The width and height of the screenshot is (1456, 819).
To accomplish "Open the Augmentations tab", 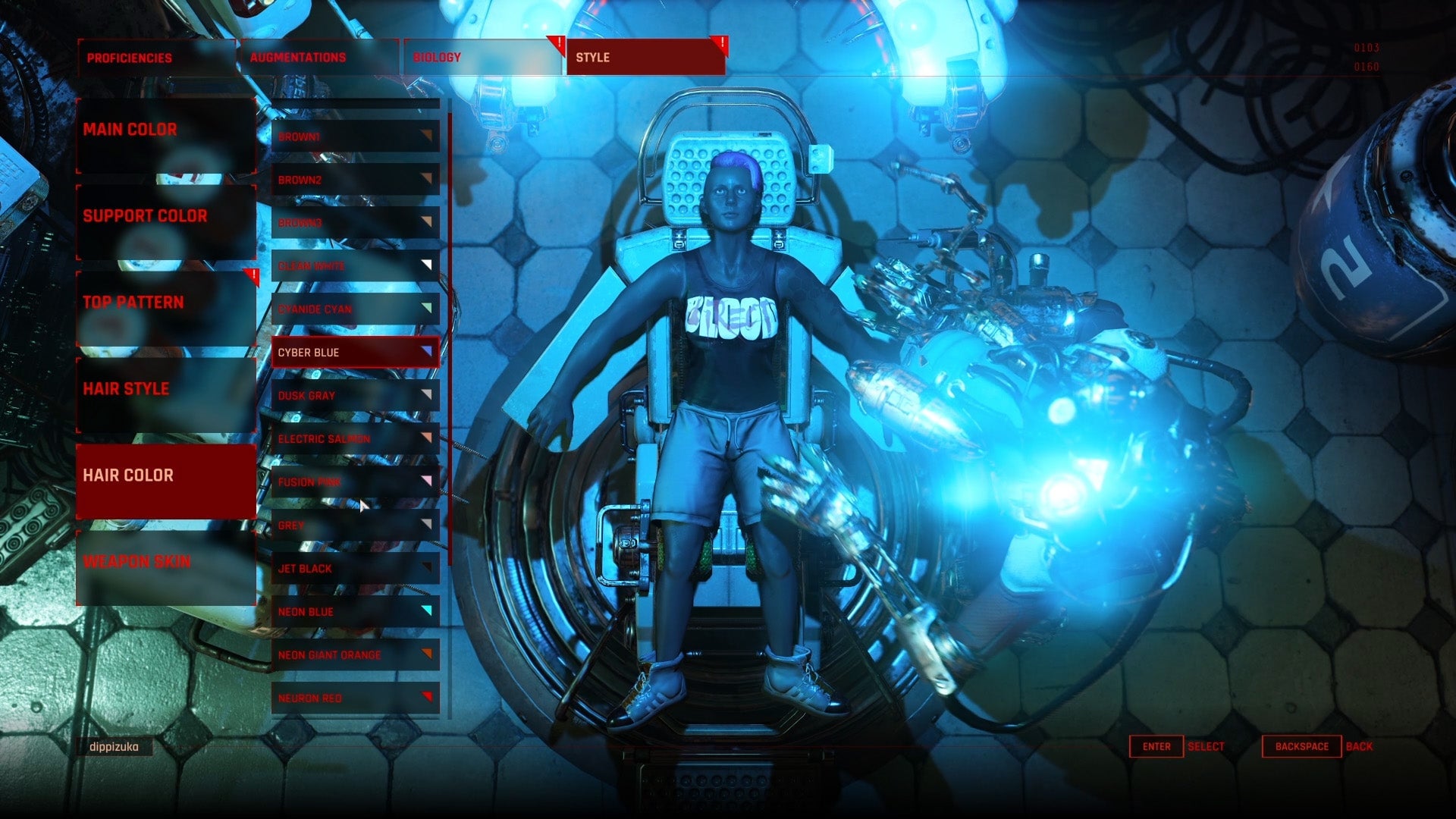I will click(297, 57).
